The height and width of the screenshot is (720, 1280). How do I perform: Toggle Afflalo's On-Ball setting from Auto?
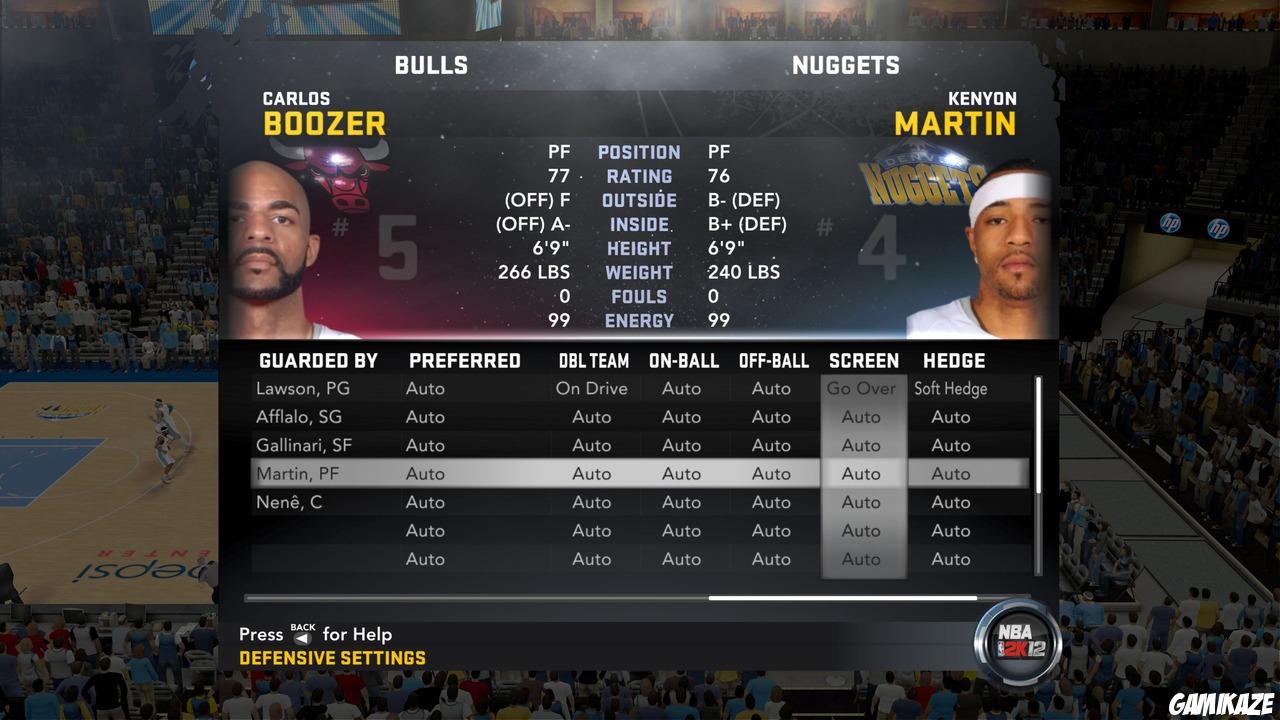point(682,417)
